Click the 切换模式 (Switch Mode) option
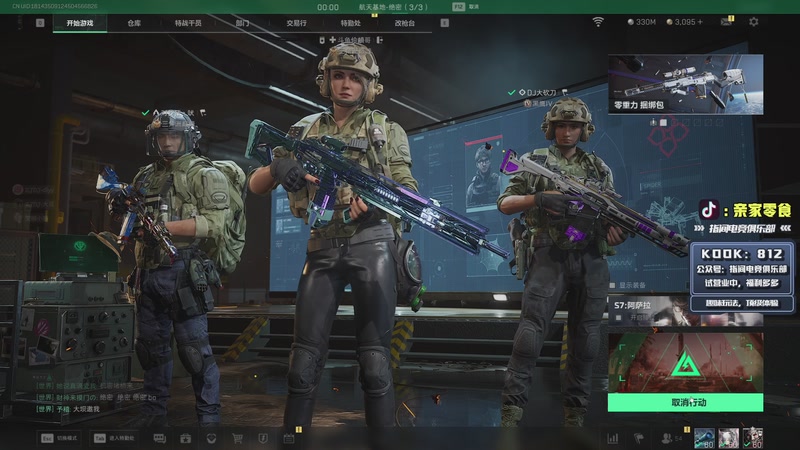The height and width of the screenshot is (450, 800). [x=62, y=438]
